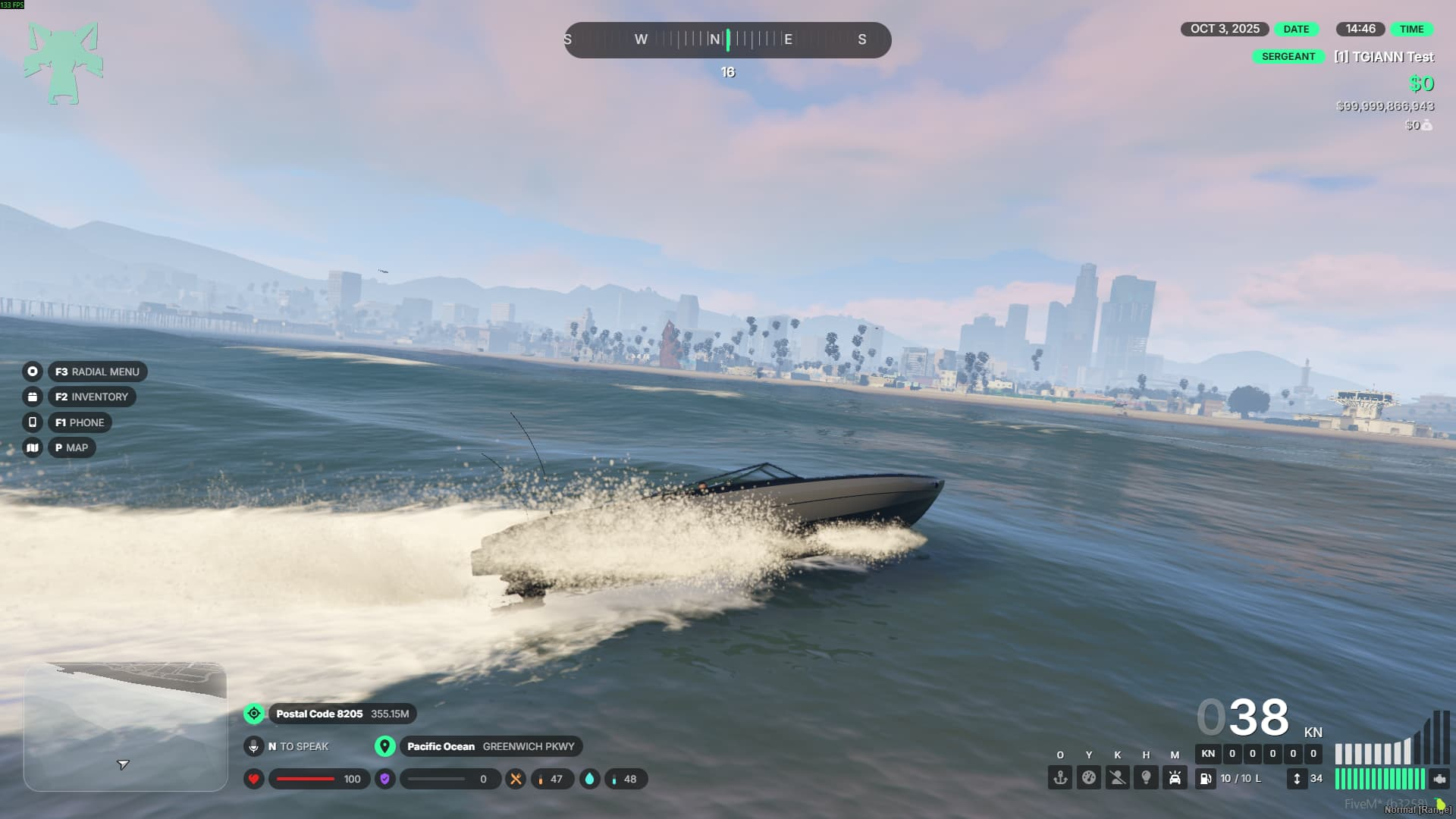1456x819 pixels.
Task: Open the inventory bag icon
Action: (32, 397)
